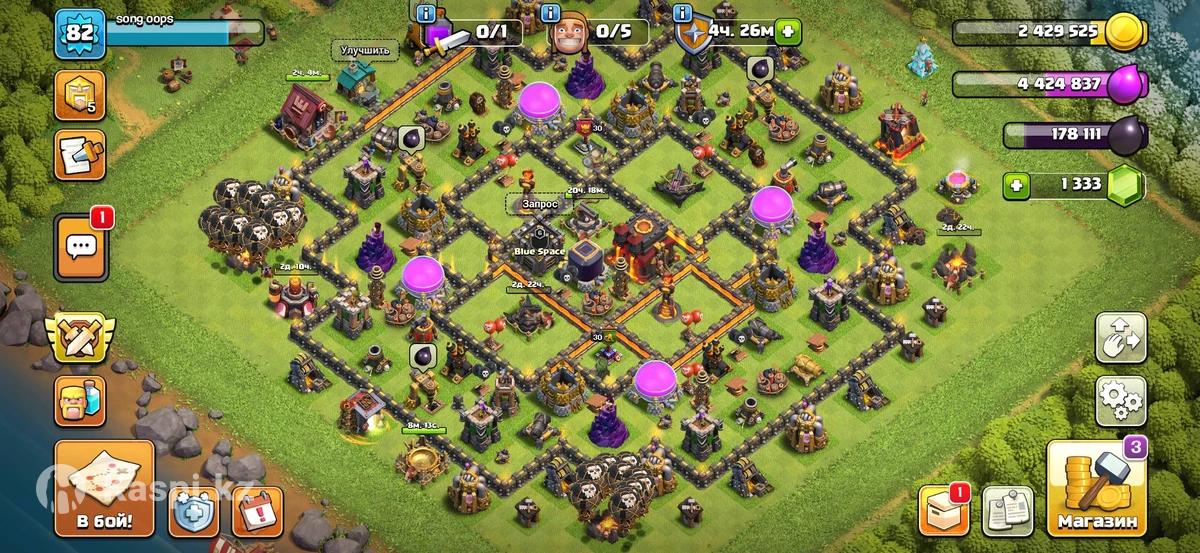The width and height of the screenshot is (1200, 553).
Task: Open the village layout editor hand button
Action: click(1120, 339)
